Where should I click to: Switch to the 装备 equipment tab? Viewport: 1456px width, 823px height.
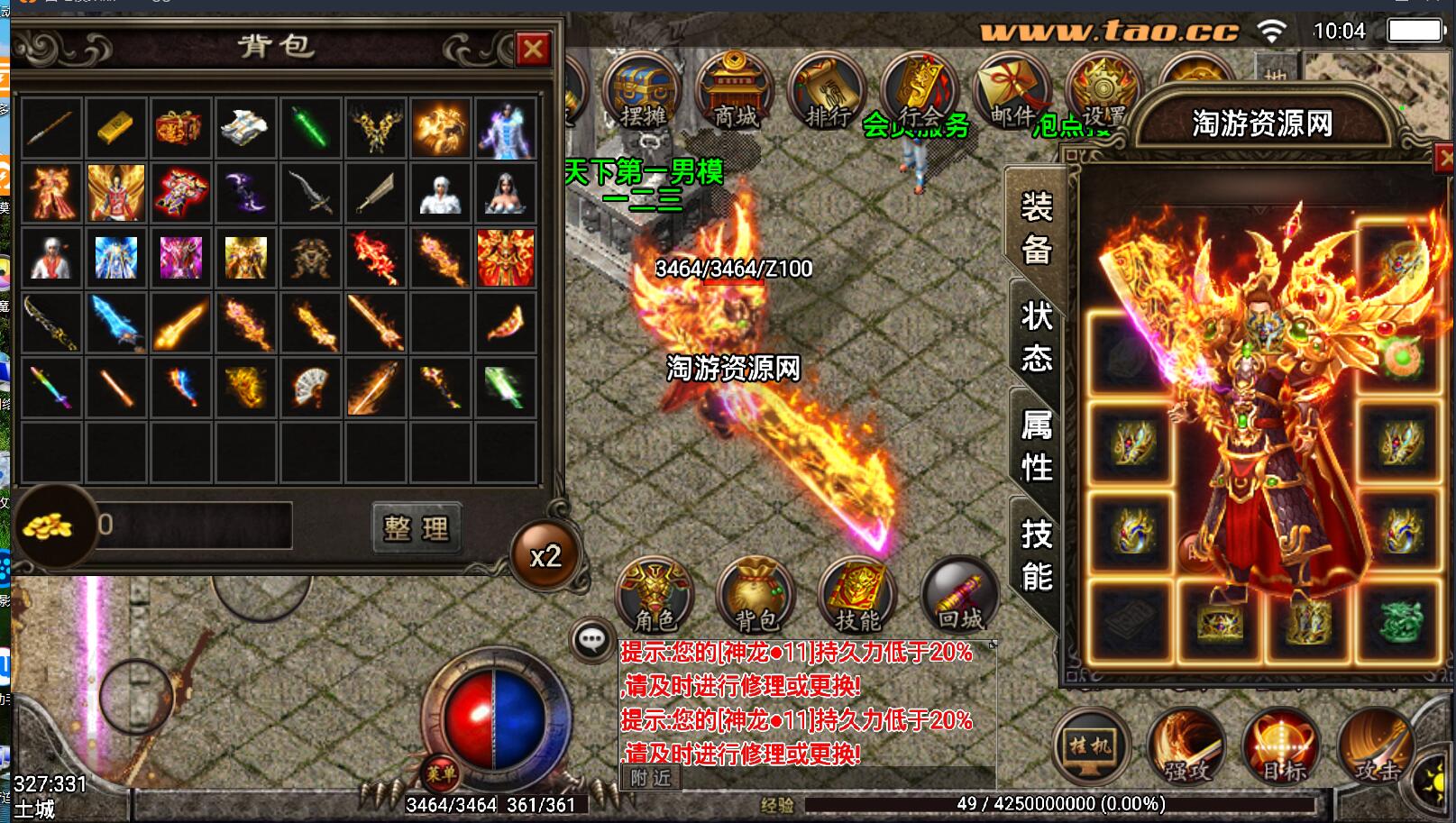pyautogui.click(x=1036, y=227)
